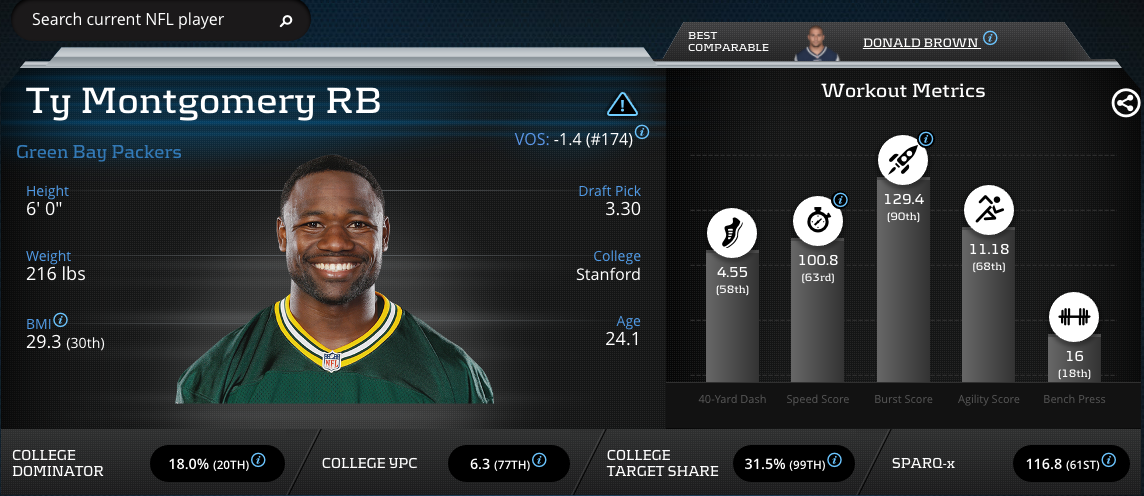This screenshot has height=496, width=1144.
Task: Click the magnifying glass search icon
Action: tap(286, 20)
